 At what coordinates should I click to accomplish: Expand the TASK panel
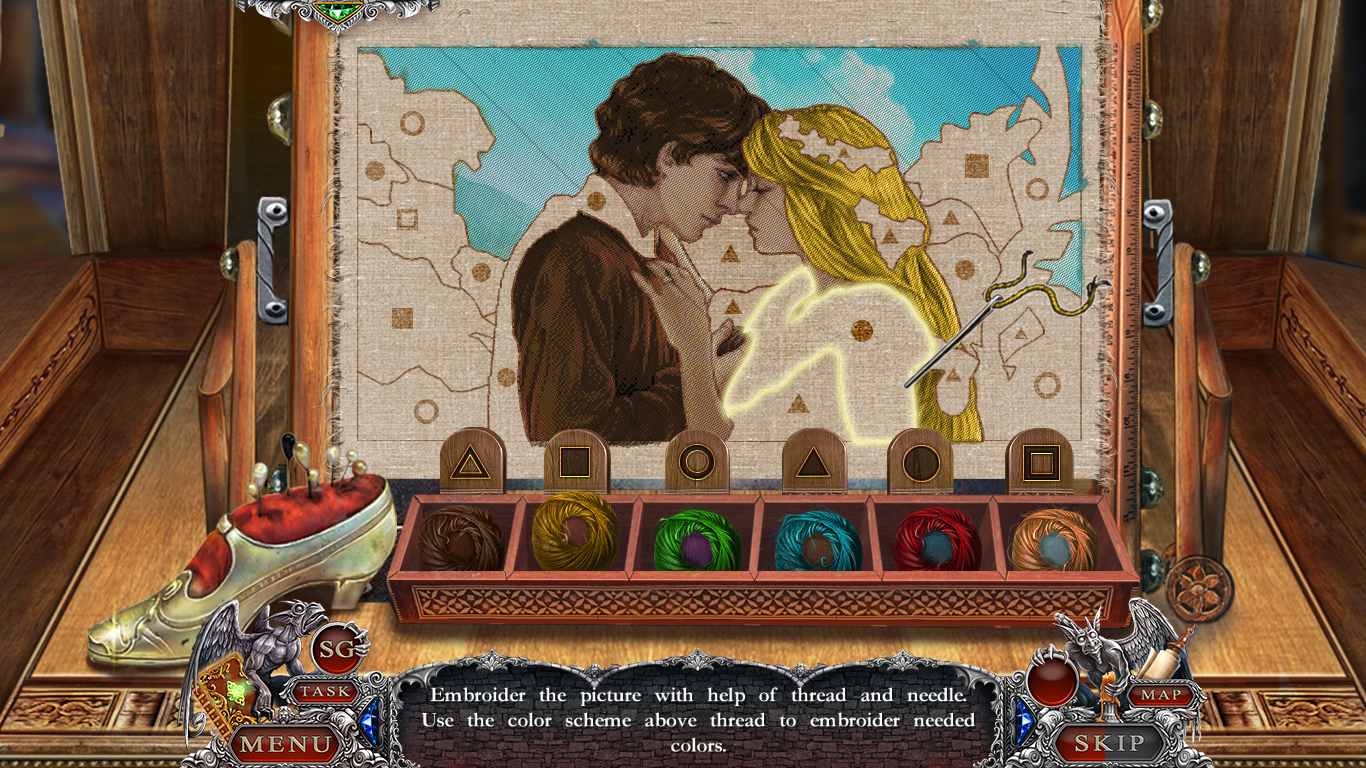(x=327, y=690)
